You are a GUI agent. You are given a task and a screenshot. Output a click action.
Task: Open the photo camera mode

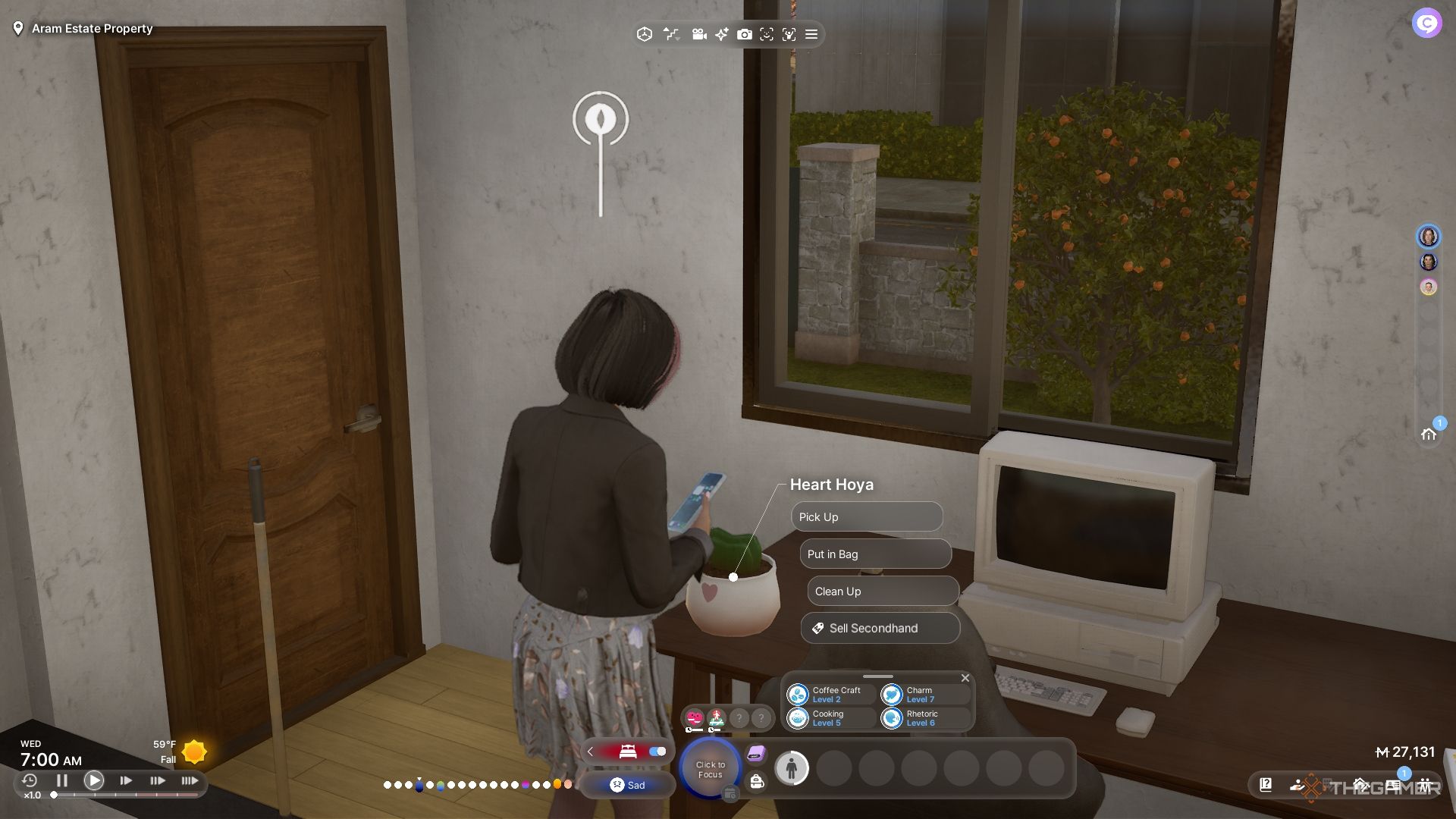pos(745,34)
